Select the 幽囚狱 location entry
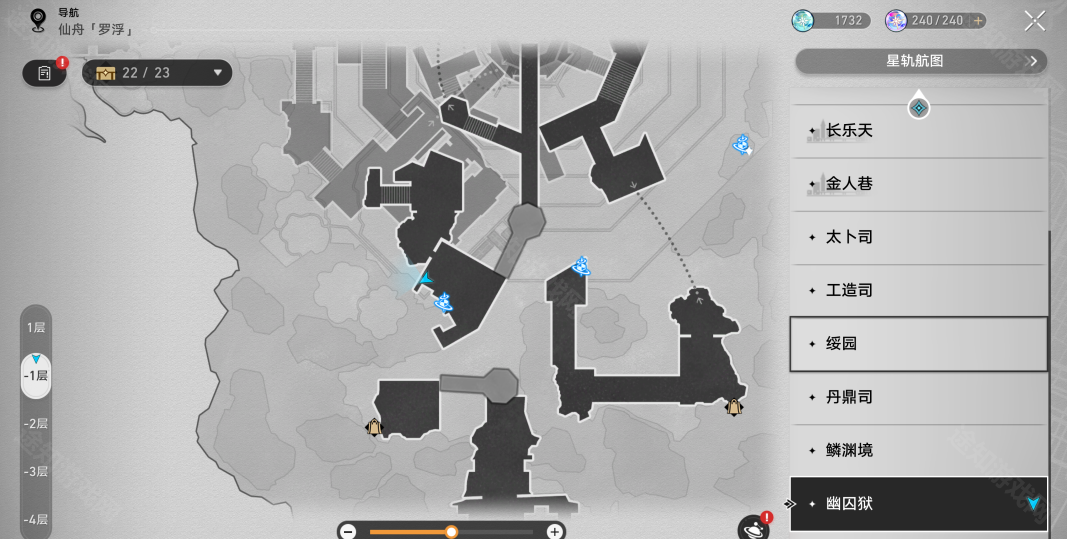This screenshot has height=539, width=1067. (x=918, y=504)
